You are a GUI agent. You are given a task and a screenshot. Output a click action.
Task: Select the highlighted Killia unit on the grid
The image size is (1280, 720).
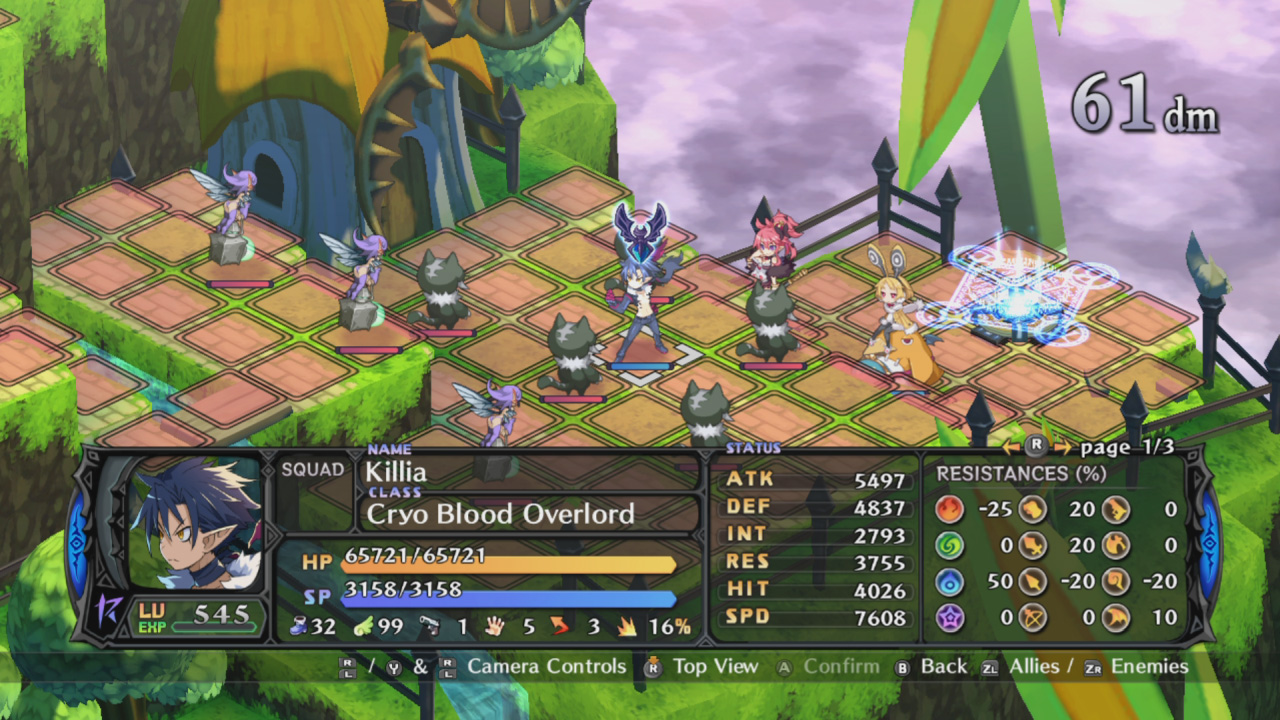641,305
